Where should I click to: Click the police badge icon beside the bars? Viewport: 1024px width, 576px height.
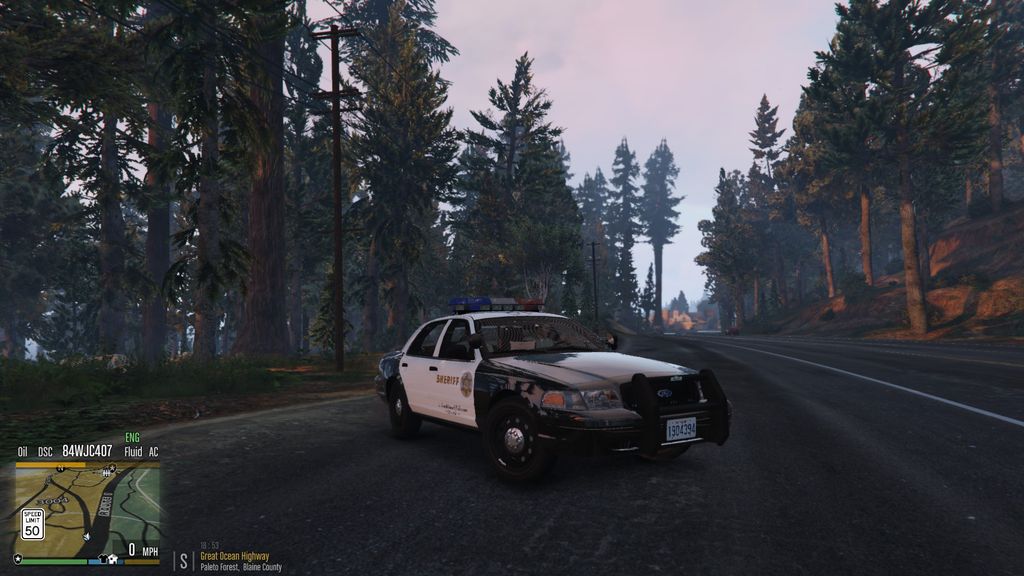pyautogui.click(x=18, y=558)
